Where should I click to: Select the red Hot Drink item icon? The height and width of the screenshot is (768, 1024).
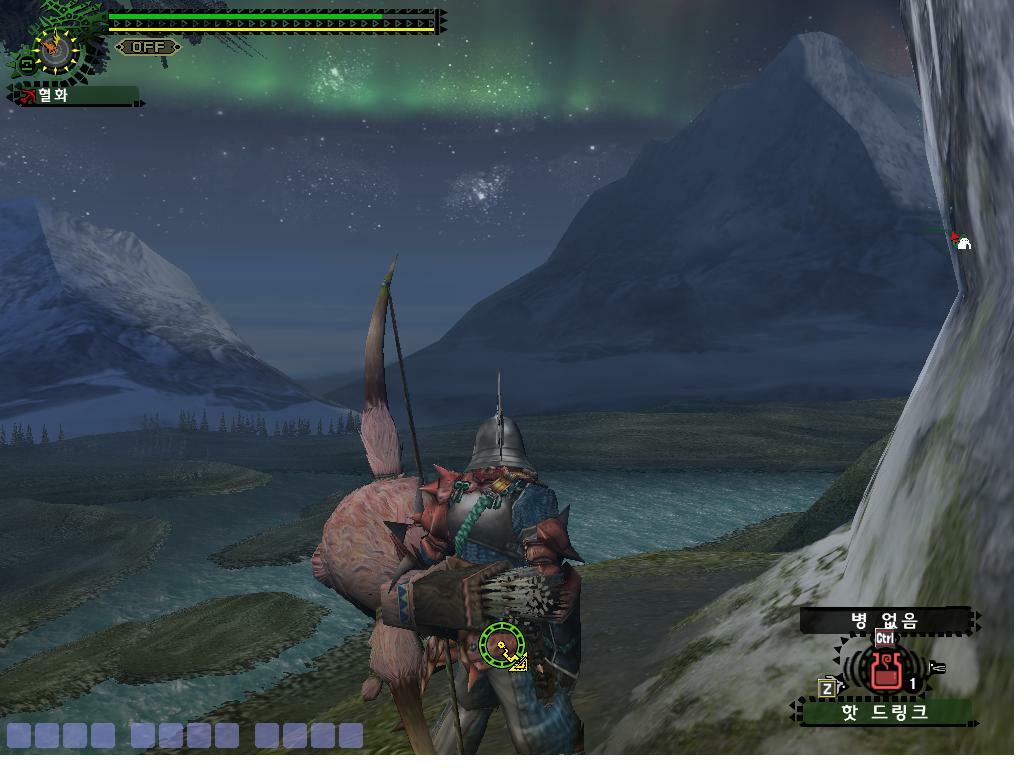tap(885, 670)
